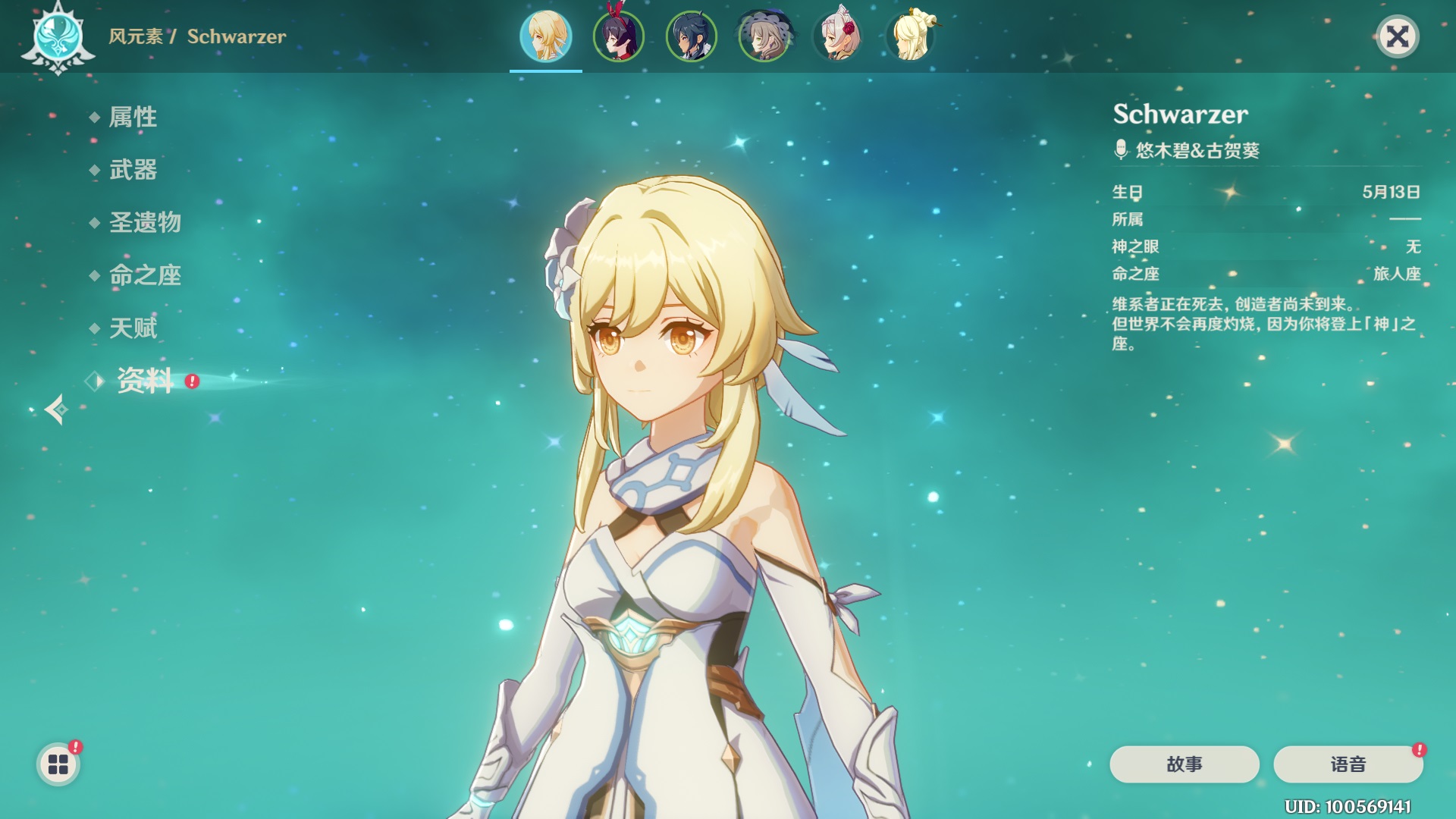This screenshot has width=1456, height=819.
Task: Open the 语音 voice-over button
Action: click(1348, 764)
